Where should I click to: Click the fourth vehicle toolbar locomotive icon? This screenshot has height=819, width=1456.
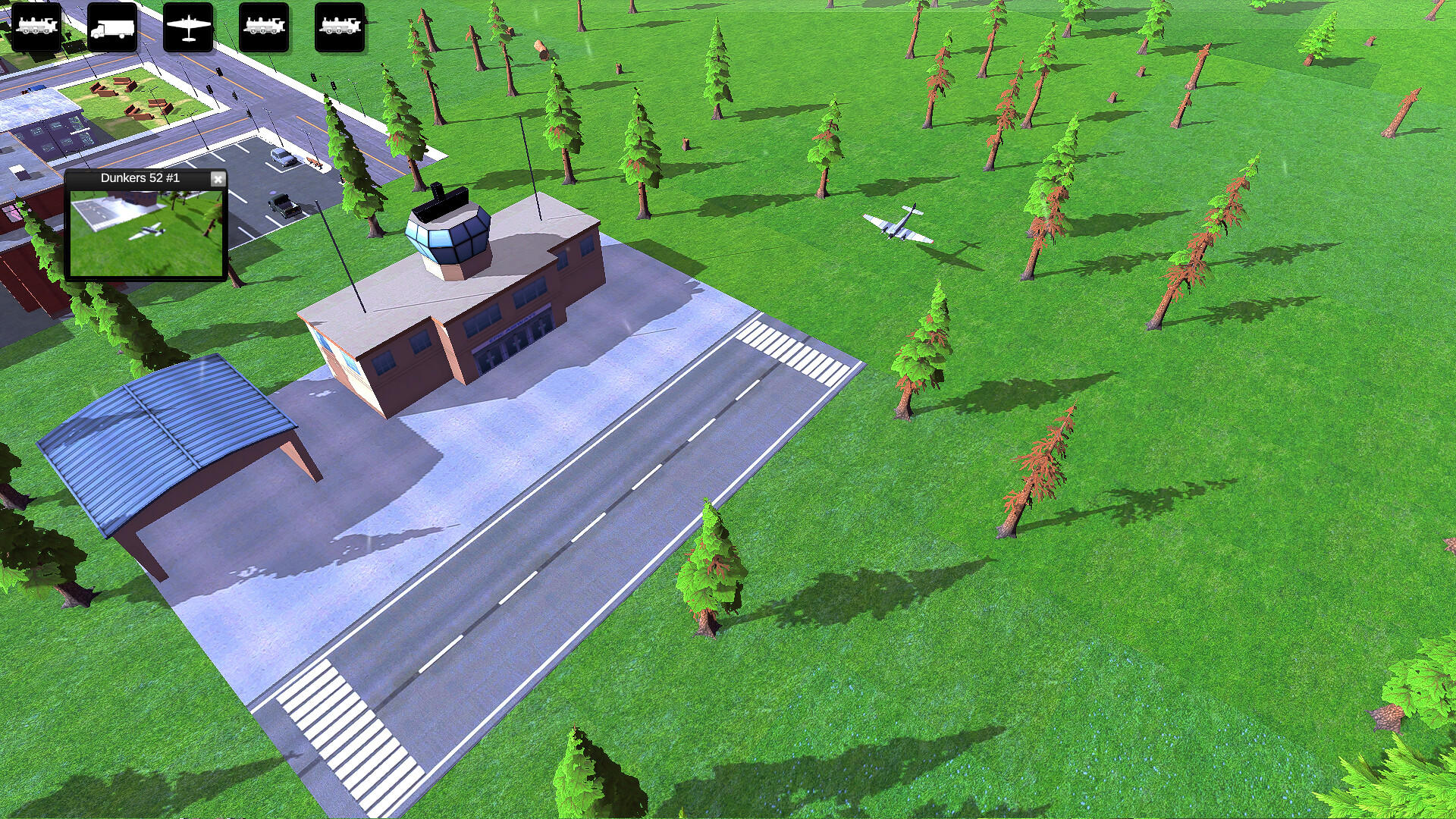263,28
